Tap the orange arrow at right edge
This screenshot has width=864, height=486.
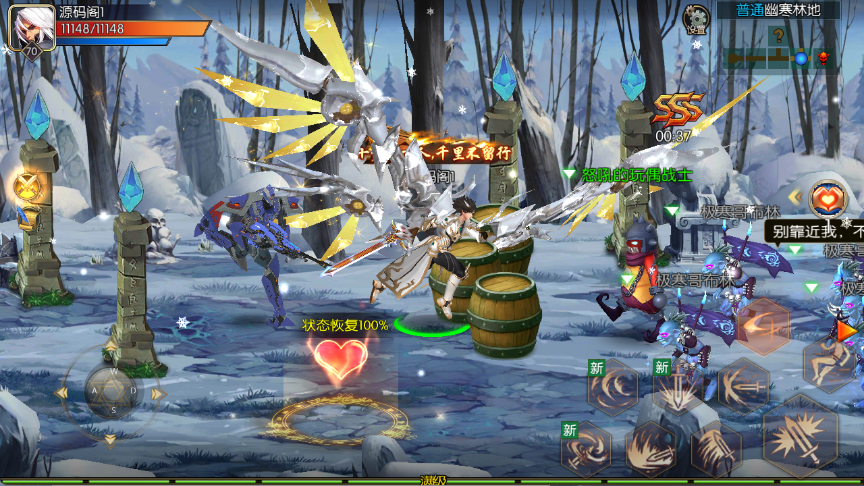tap(848, 329)
